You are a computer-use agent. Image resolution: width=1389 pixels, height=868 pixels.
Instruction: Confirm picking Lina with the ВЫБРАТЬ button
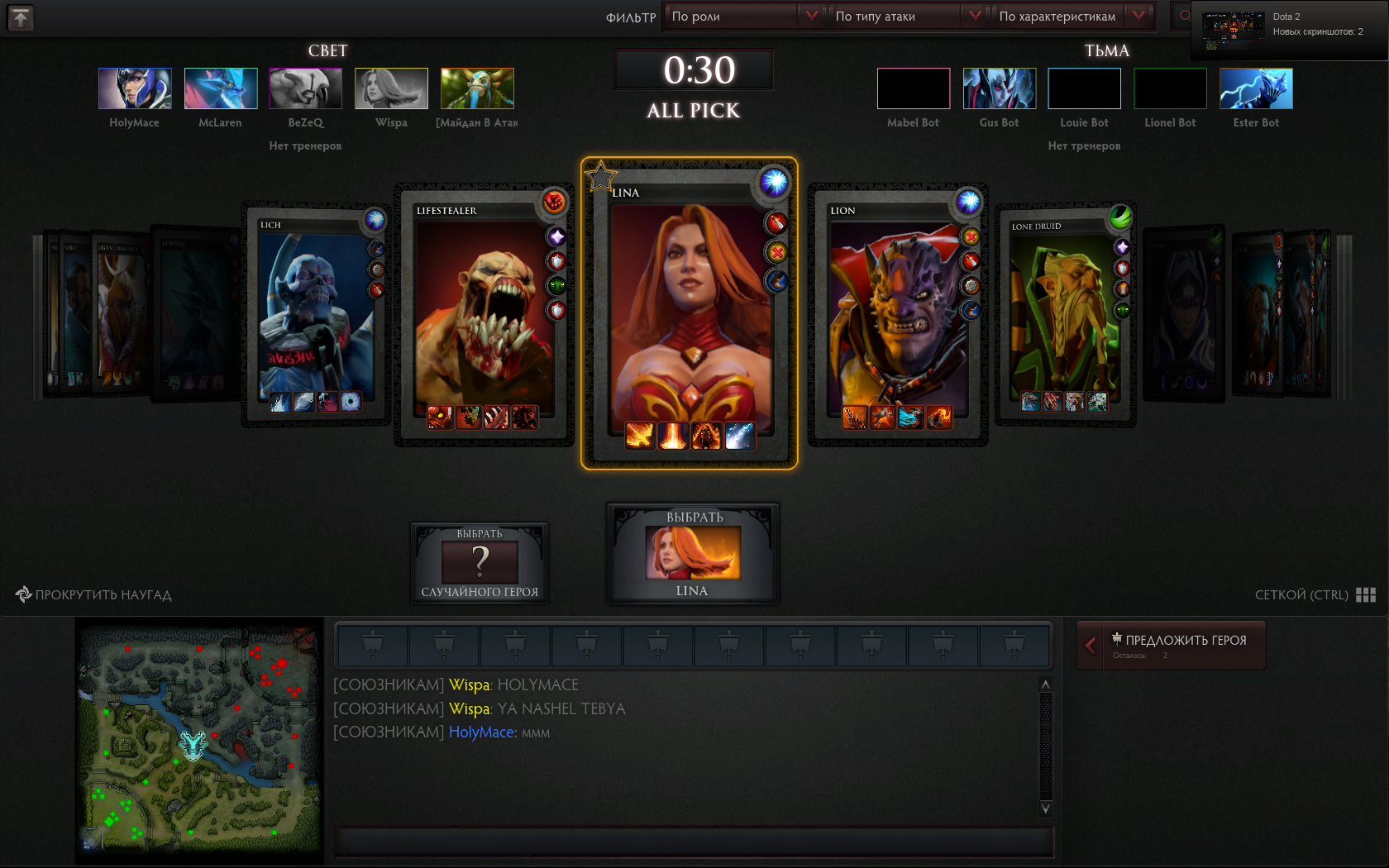point(693,553)
